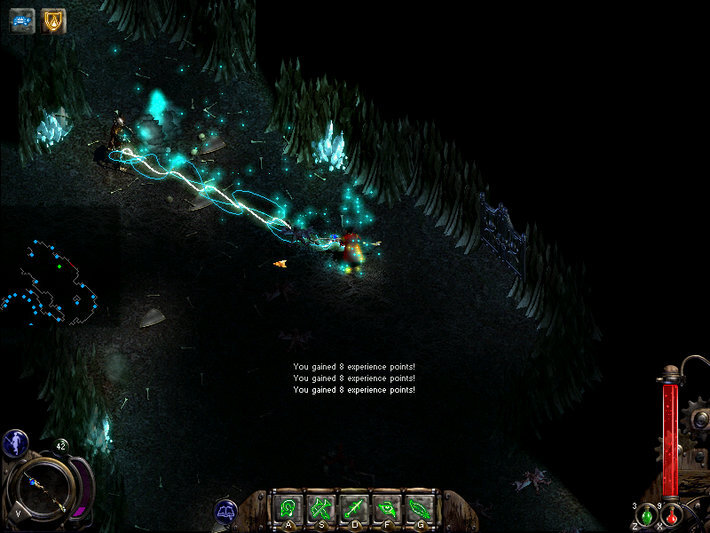Select the crossed weapons skill slot
Image resolution: width=710 pixels, height=533 pixels.
[x=322, y=507]
